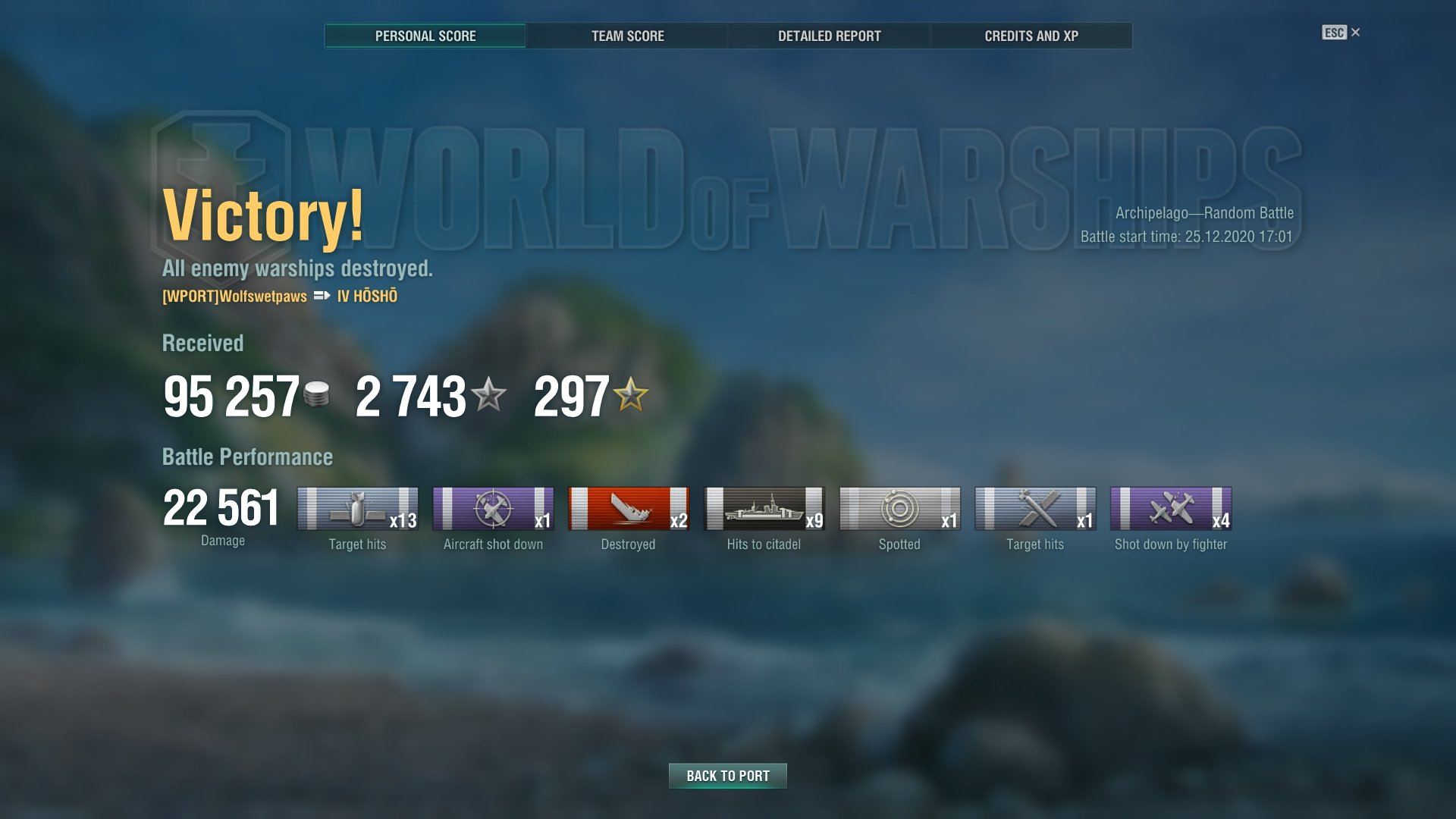Open the Team Score tab
1456x819 pixels.
pos(627,36)
